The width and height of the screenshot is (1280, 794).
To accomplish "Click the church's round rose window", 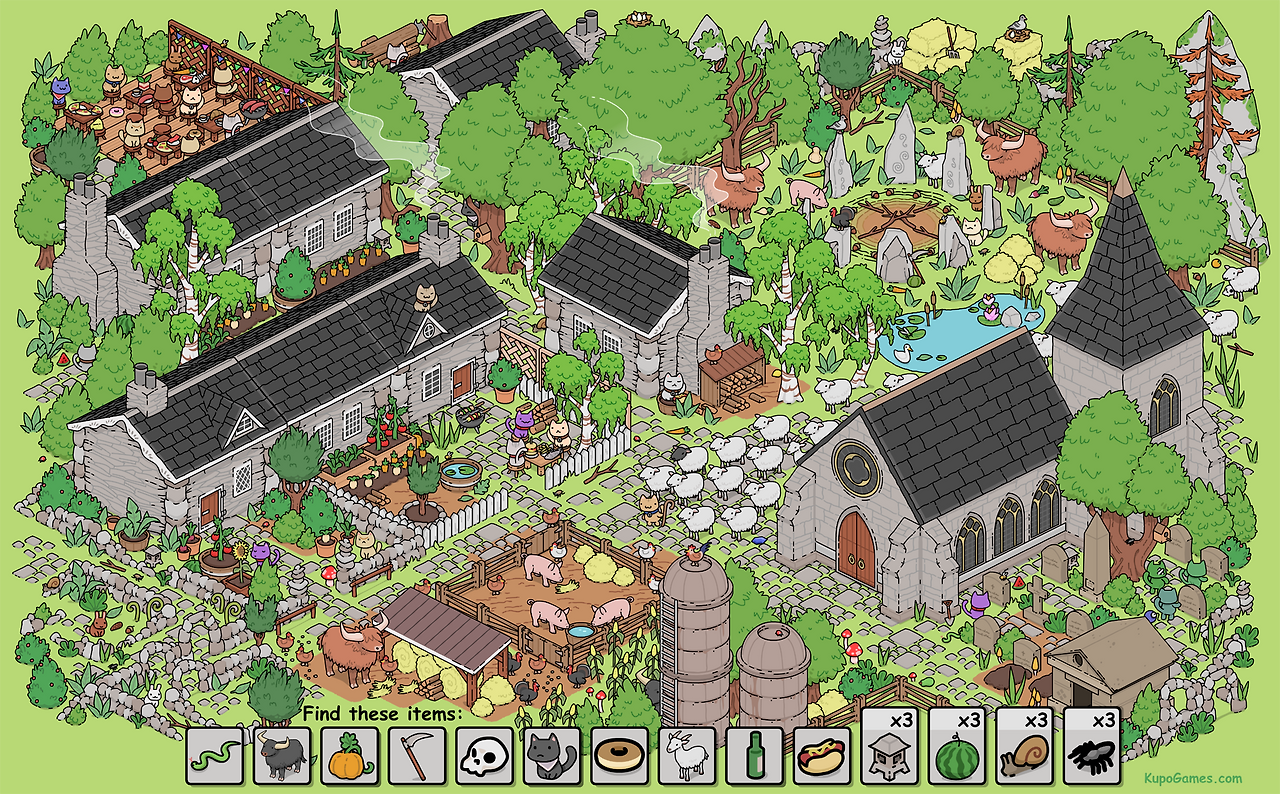I will [855, 463].
